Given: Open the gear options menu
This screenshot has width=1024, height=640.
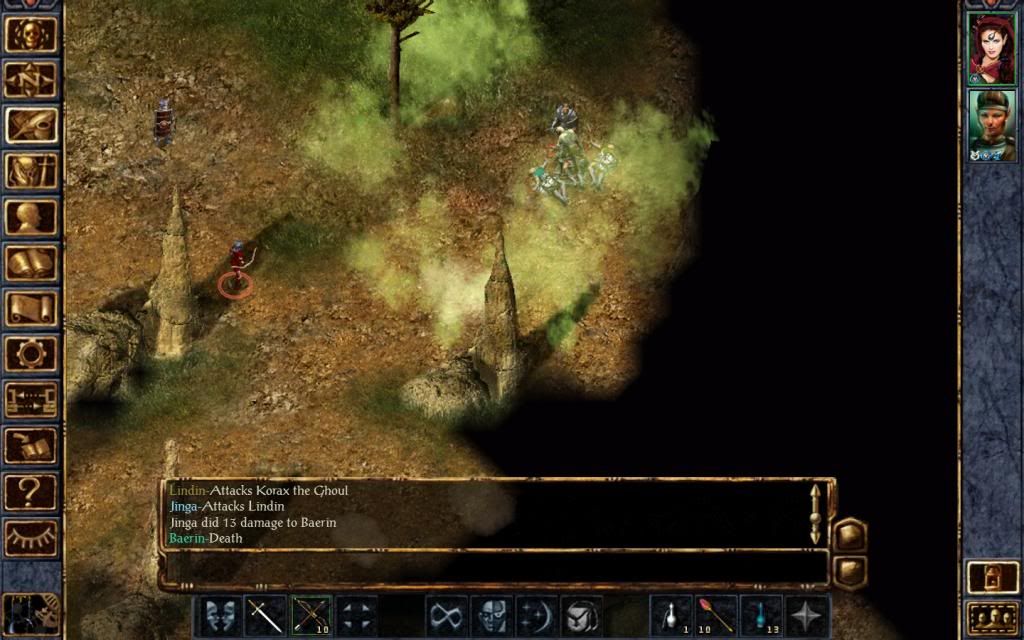Looking at the screenshot, I should [x=31, y=354].
